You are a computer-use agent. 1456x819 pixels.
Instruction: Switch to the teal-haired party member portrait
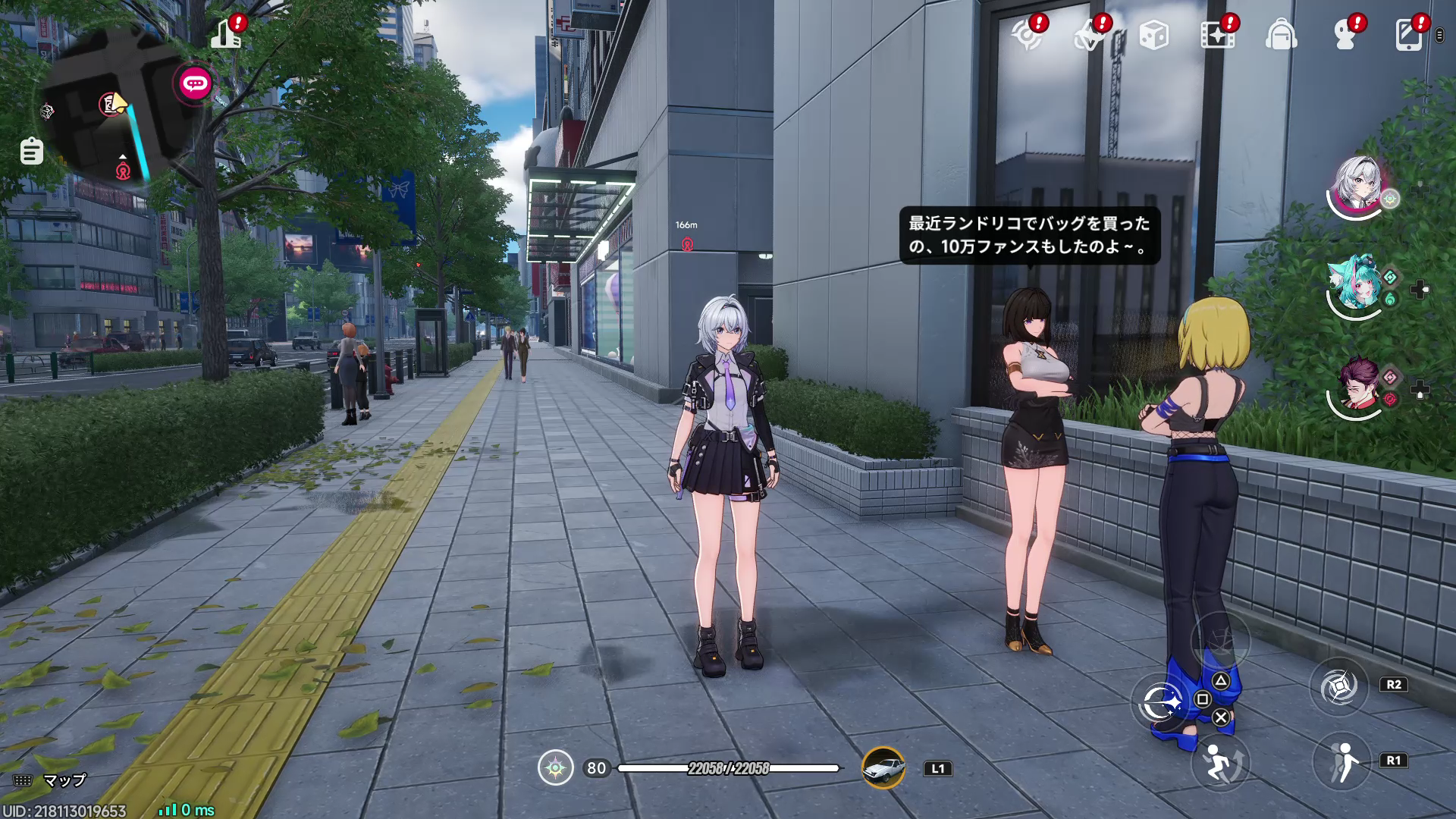(x=1355, y=284)
